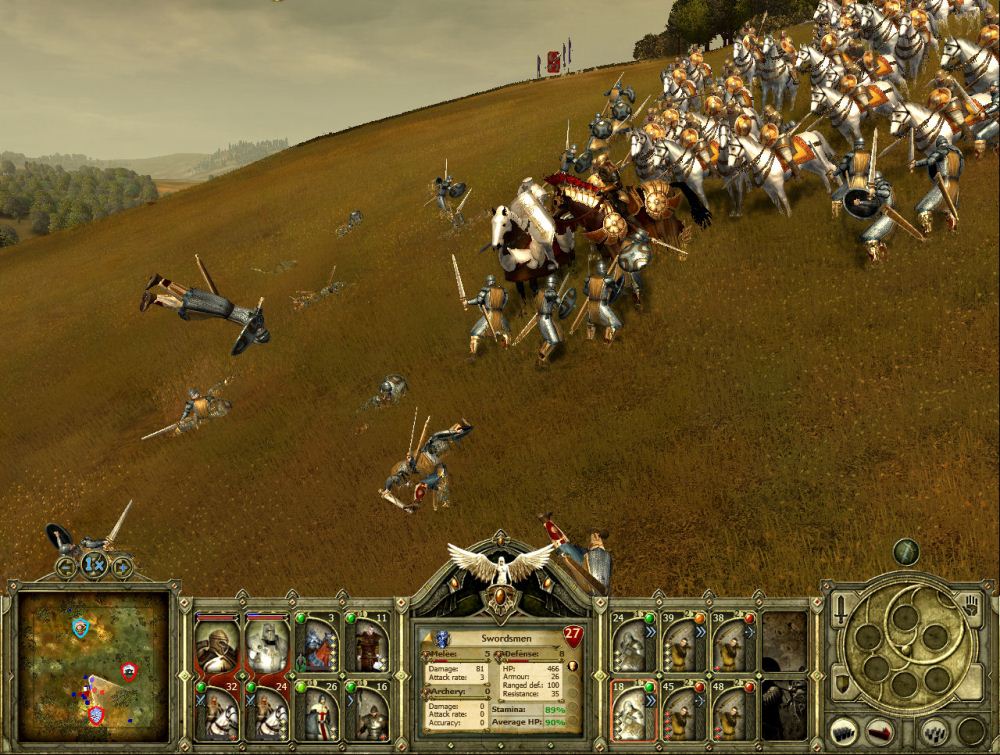Click the battlefield minimap

(94, 664)
